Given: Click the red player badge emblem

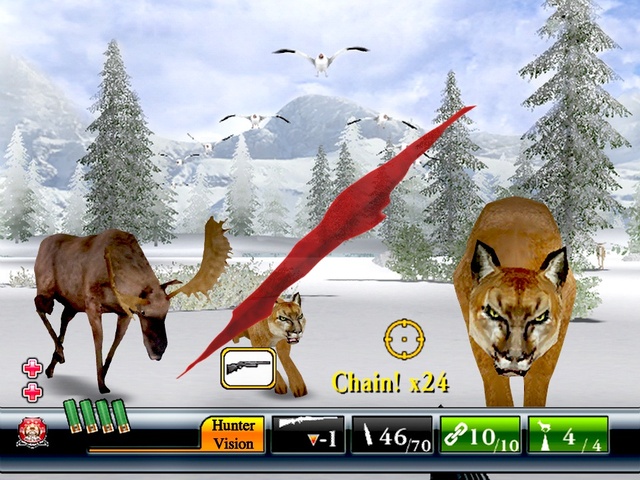Looking at the screenshot, I should tap(32, 432).
